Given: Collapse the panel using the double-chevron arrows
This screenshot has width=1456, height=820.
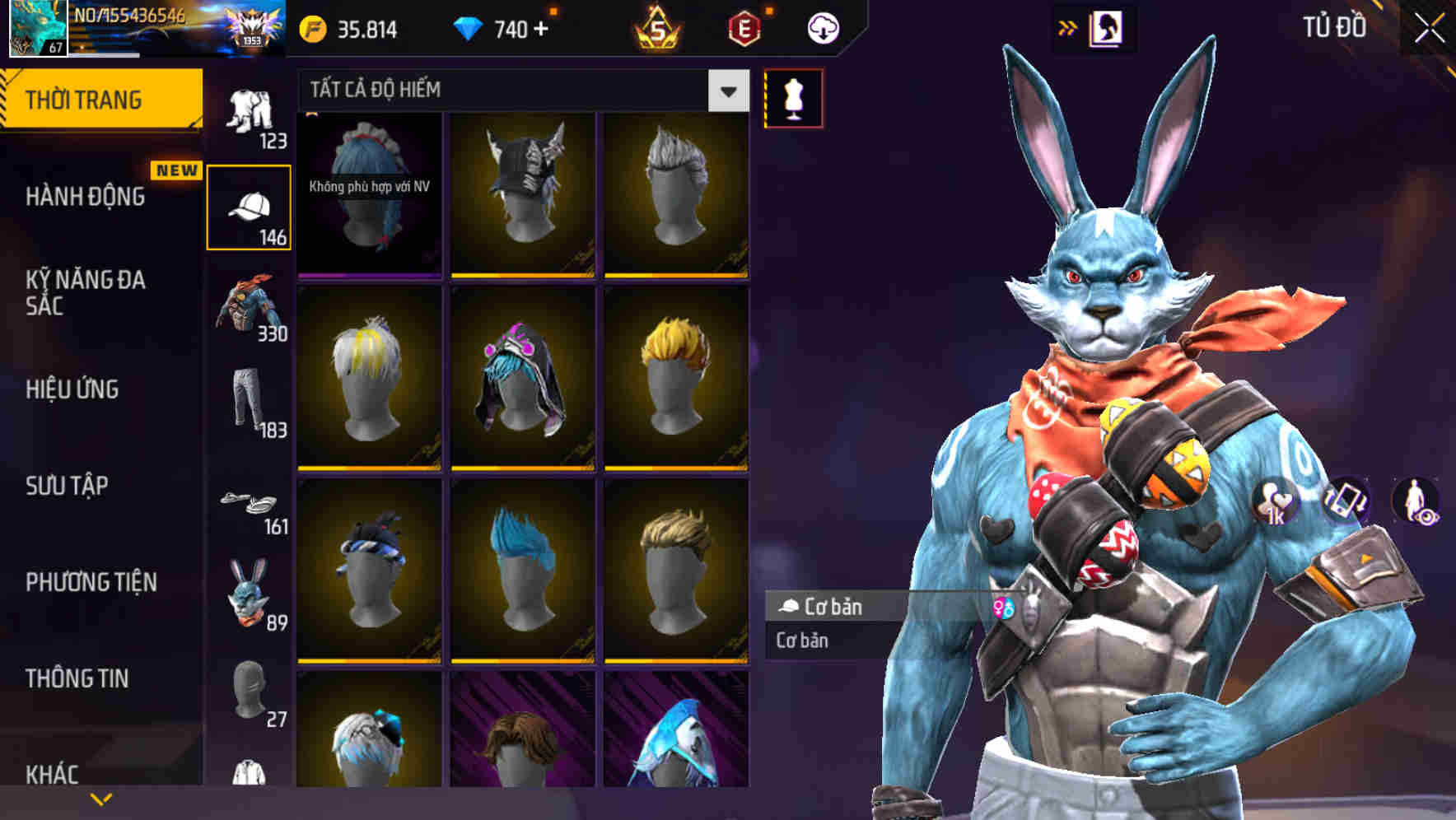Looking at the screenshot, I should (x=1068, y=27).
